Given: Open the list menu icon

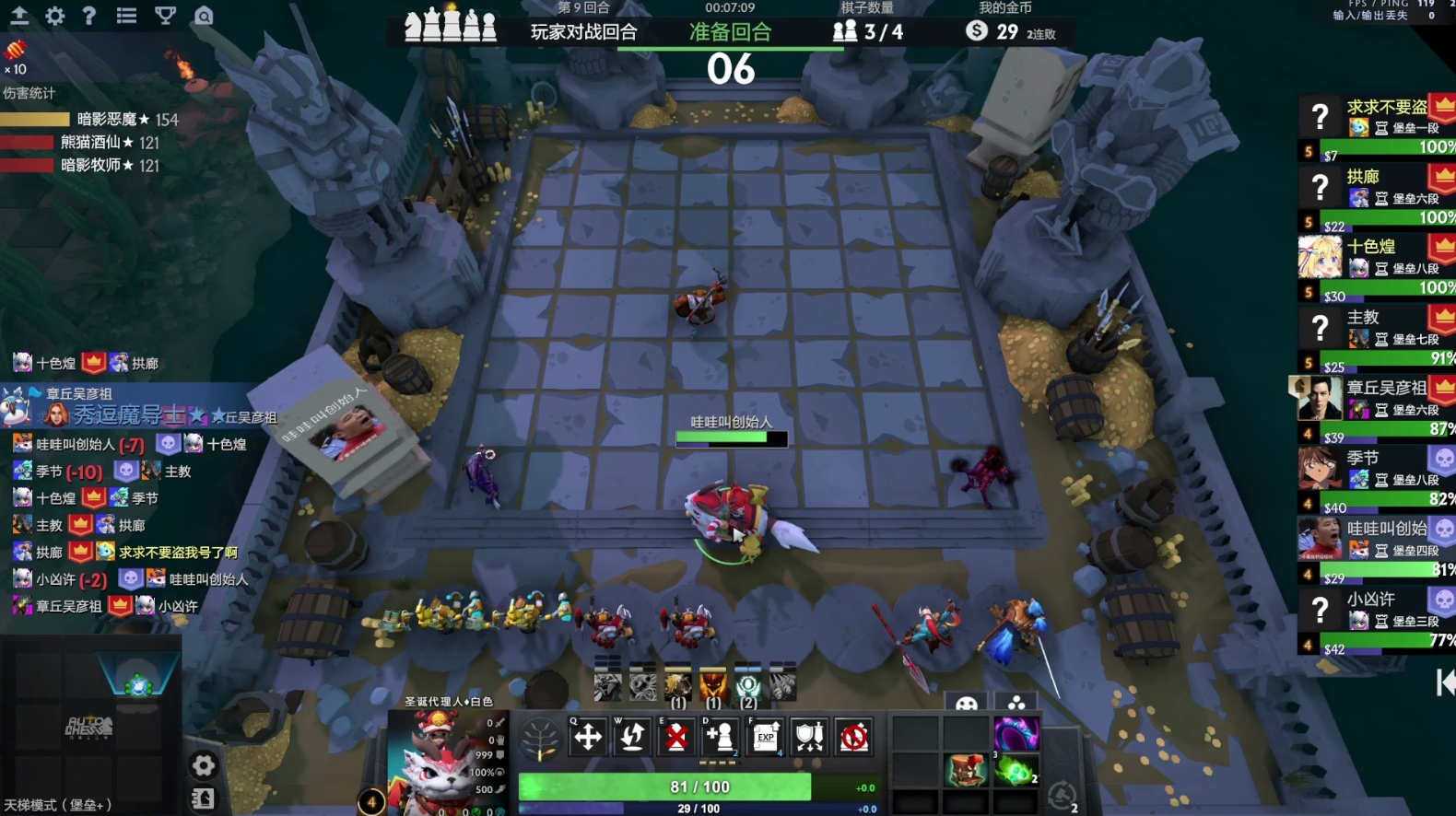Looking at the screenshot, I should point(127,16).
